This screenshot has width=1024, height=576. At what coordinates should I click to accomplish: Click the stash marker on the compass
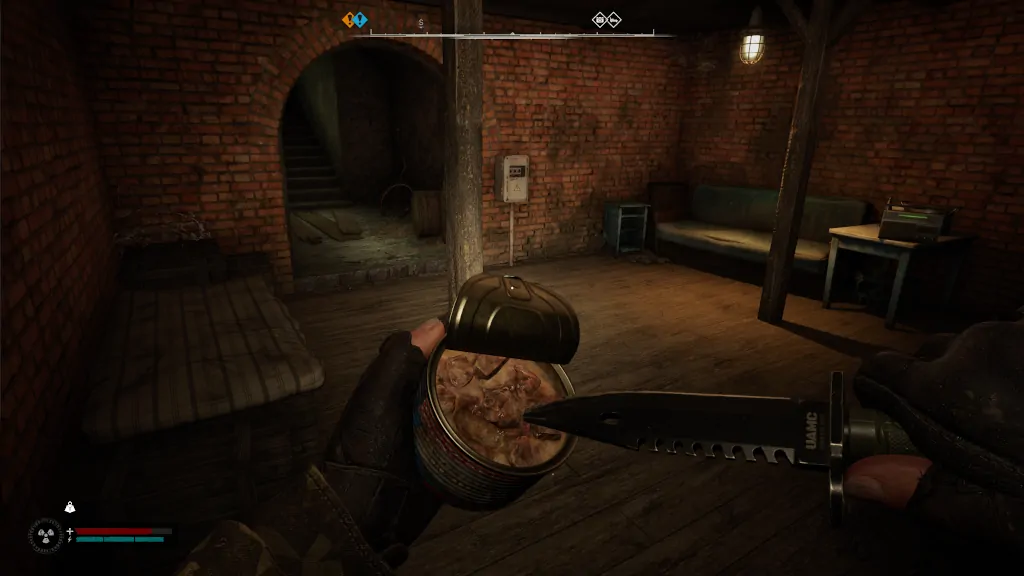[x=600, y=19]
